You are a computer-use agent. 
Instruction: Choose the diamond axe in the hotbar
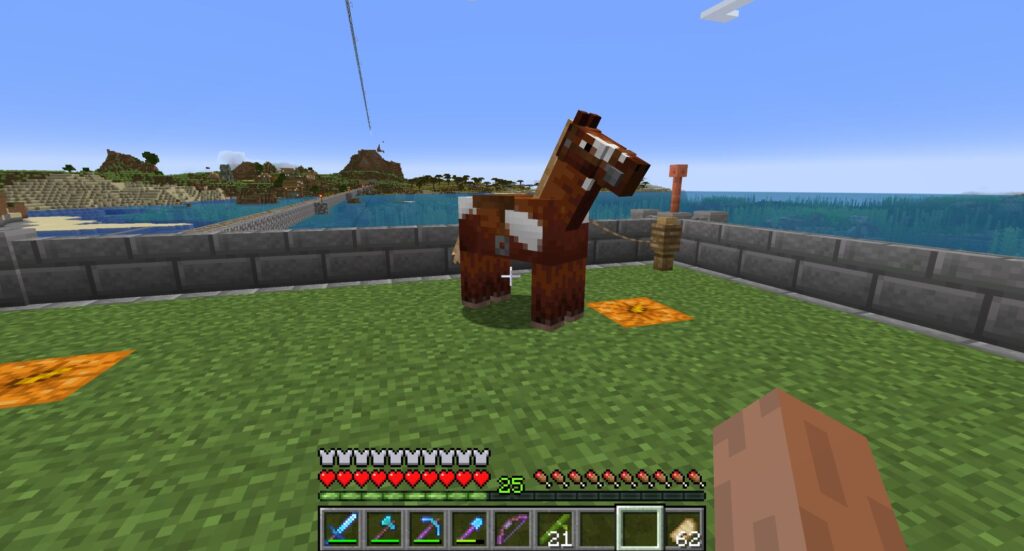(384, 527)
